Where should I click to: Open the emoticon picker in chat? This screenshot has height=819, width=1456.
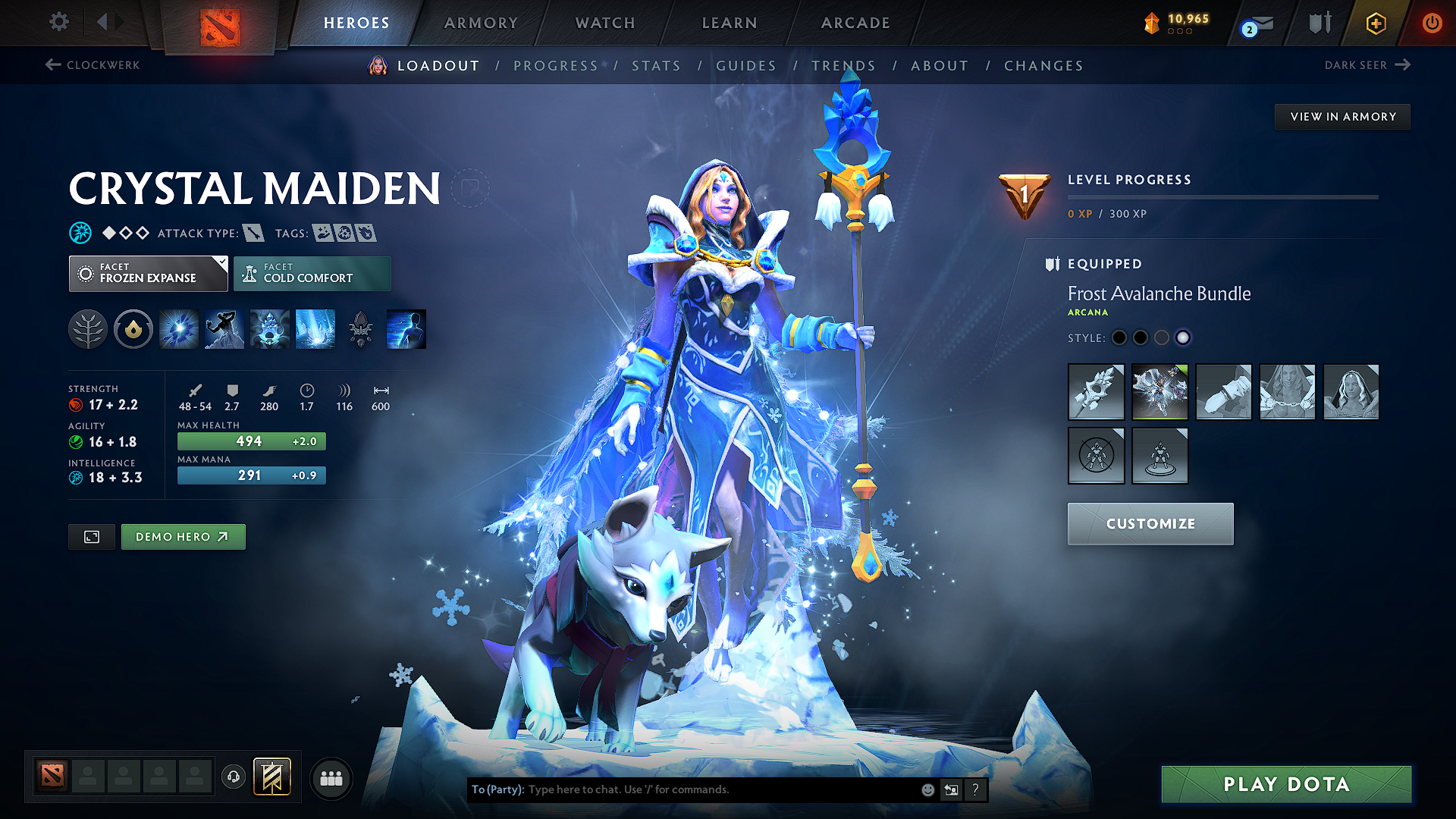(927, 789)
